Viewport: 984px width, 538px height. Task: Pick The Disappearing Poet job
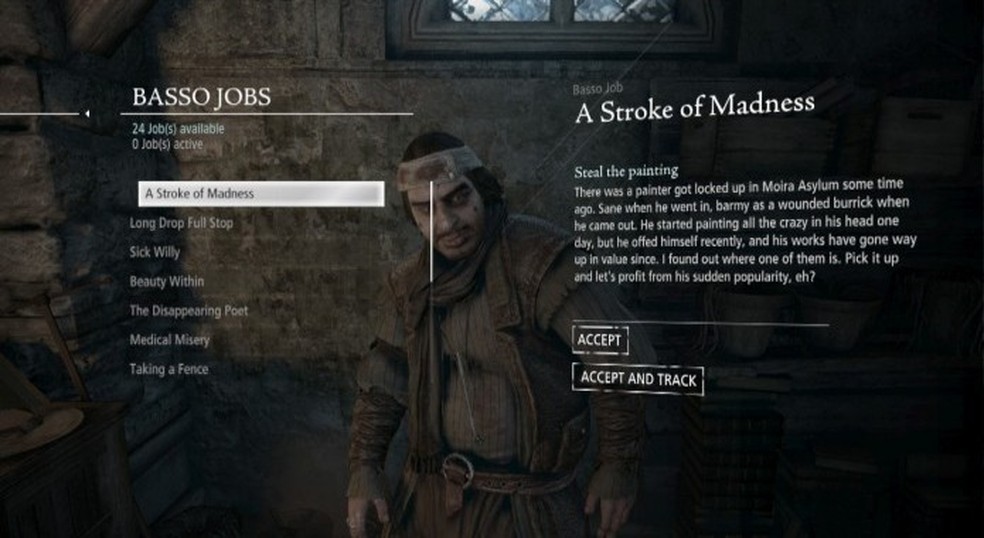tap(189, 311)
